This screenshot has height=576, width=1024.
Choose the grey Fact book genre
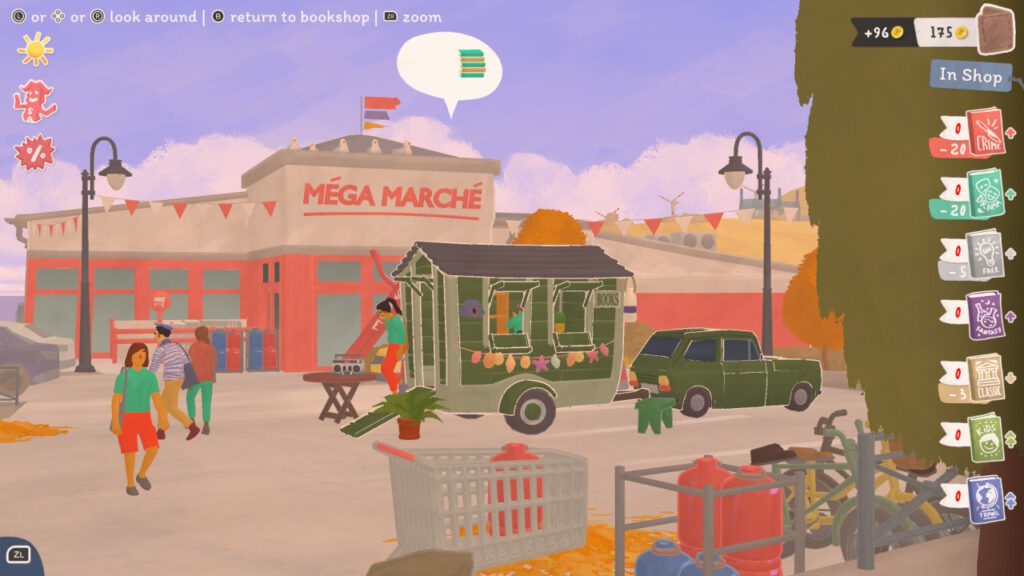(985, 253)
